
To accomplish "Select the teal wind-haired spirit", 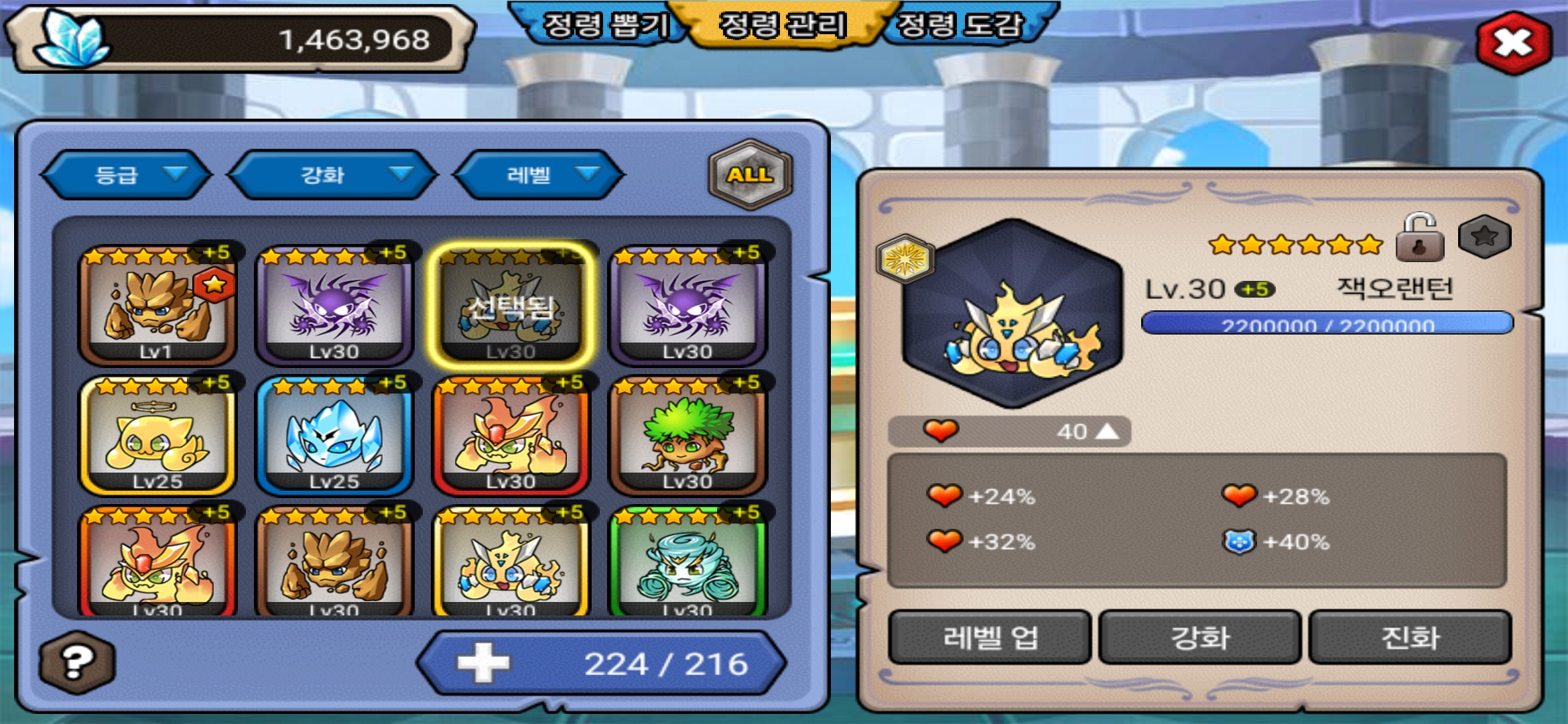I will coord(687,563).
